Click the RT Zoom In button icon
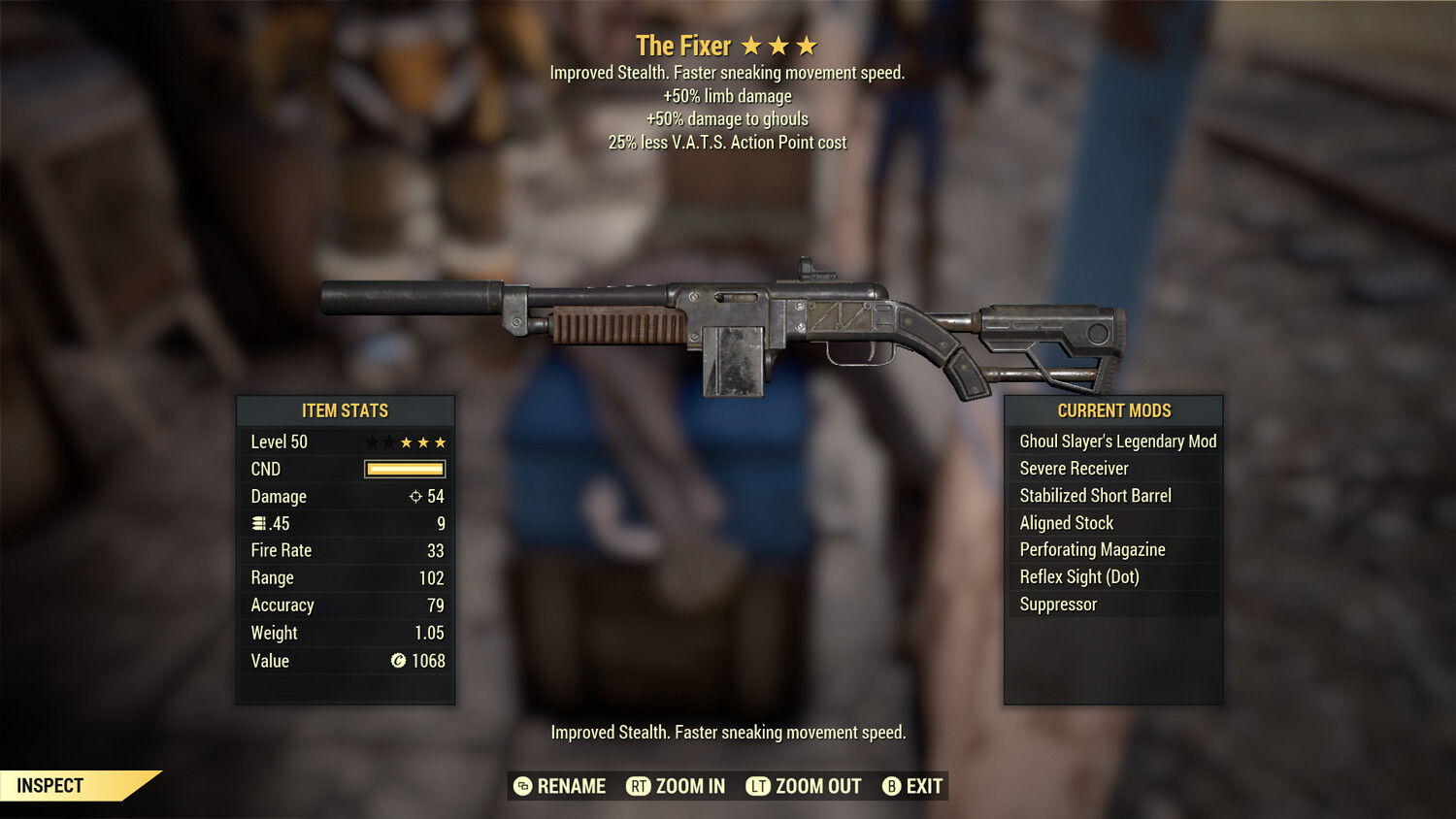This screenshot has width=1456, height=819. click(x=639, y=786)
